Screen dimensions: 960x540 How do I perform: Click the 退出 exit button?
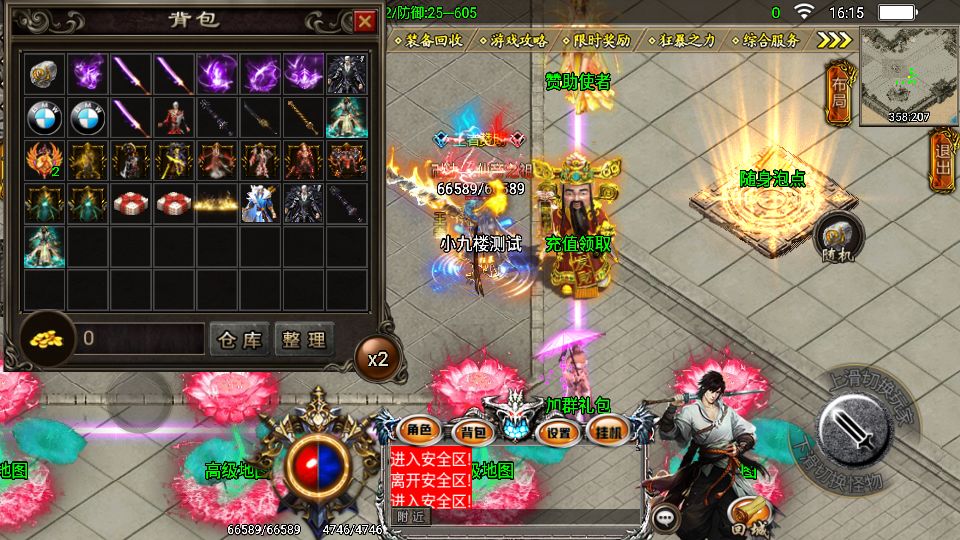pyautogui.click(x=941, y=163)
